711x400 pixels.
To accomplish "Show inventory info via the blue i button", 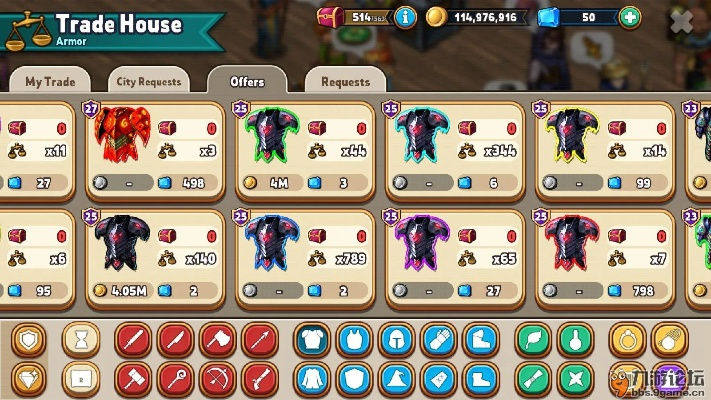I will point(405,17).
